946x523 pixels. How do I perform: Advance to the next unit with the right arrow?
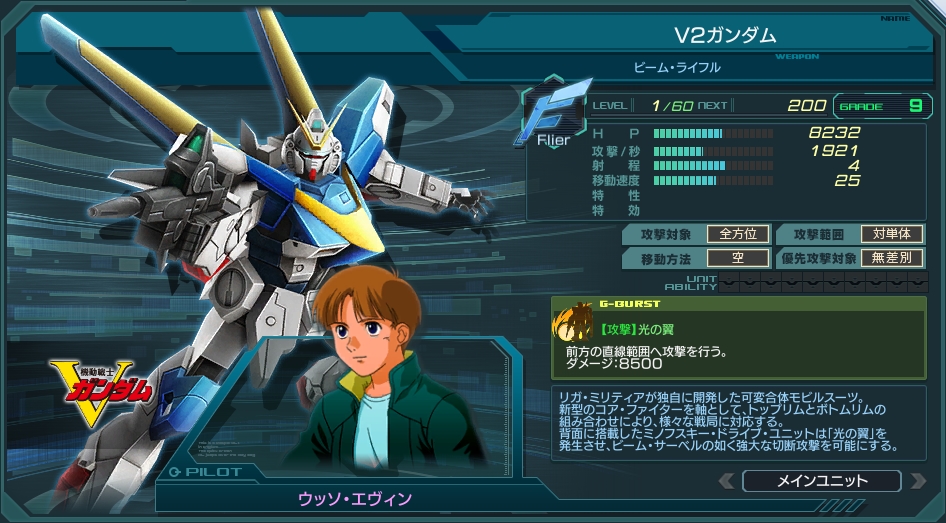[x=917, y=481]
